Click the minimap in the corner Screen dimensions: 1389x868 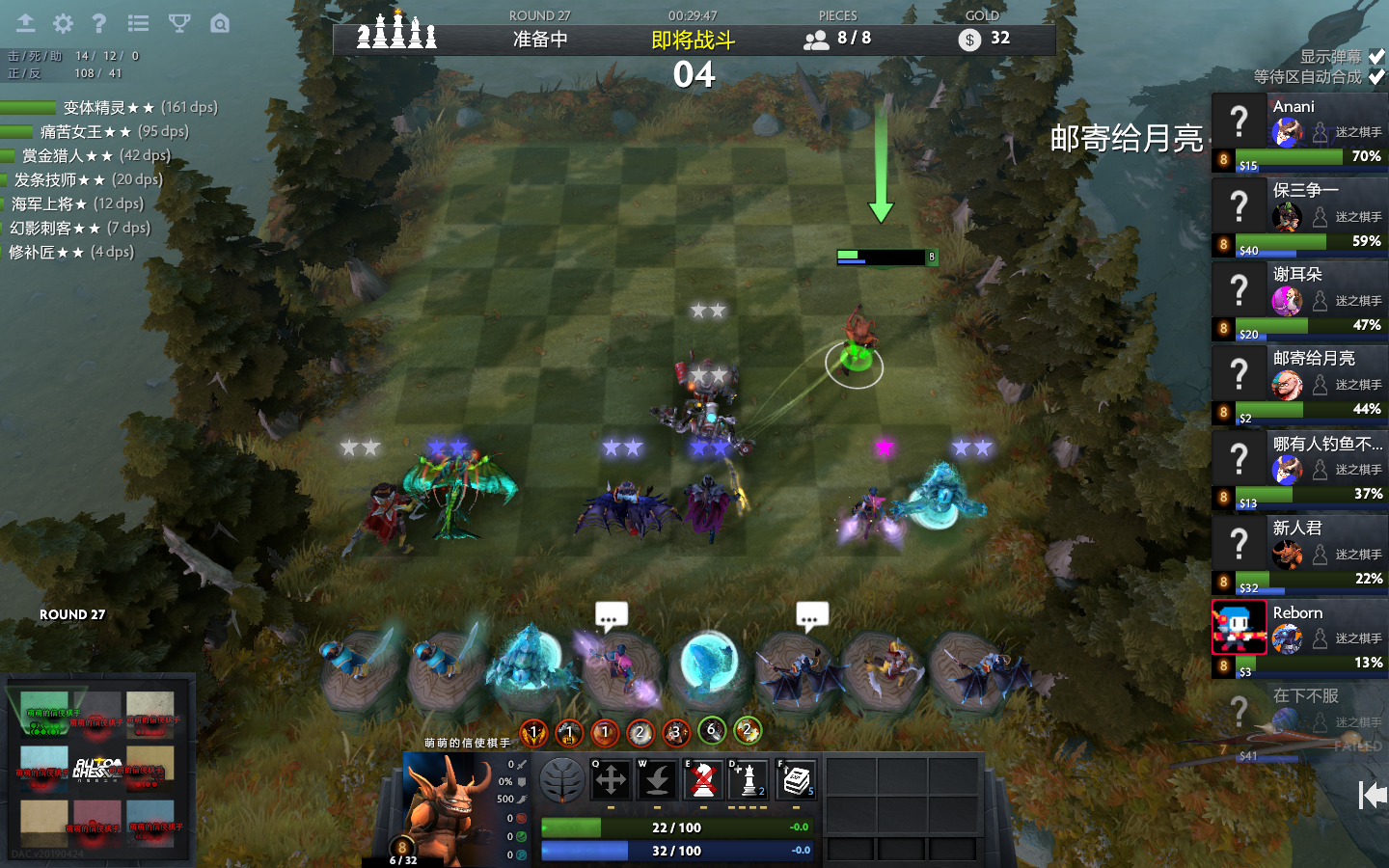pos(97,767)
